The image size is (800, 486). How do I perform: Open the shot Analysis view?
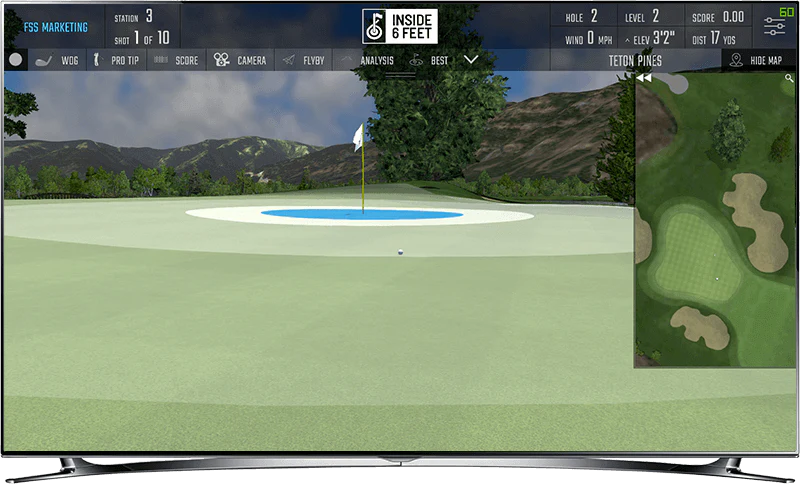[368, 60]
